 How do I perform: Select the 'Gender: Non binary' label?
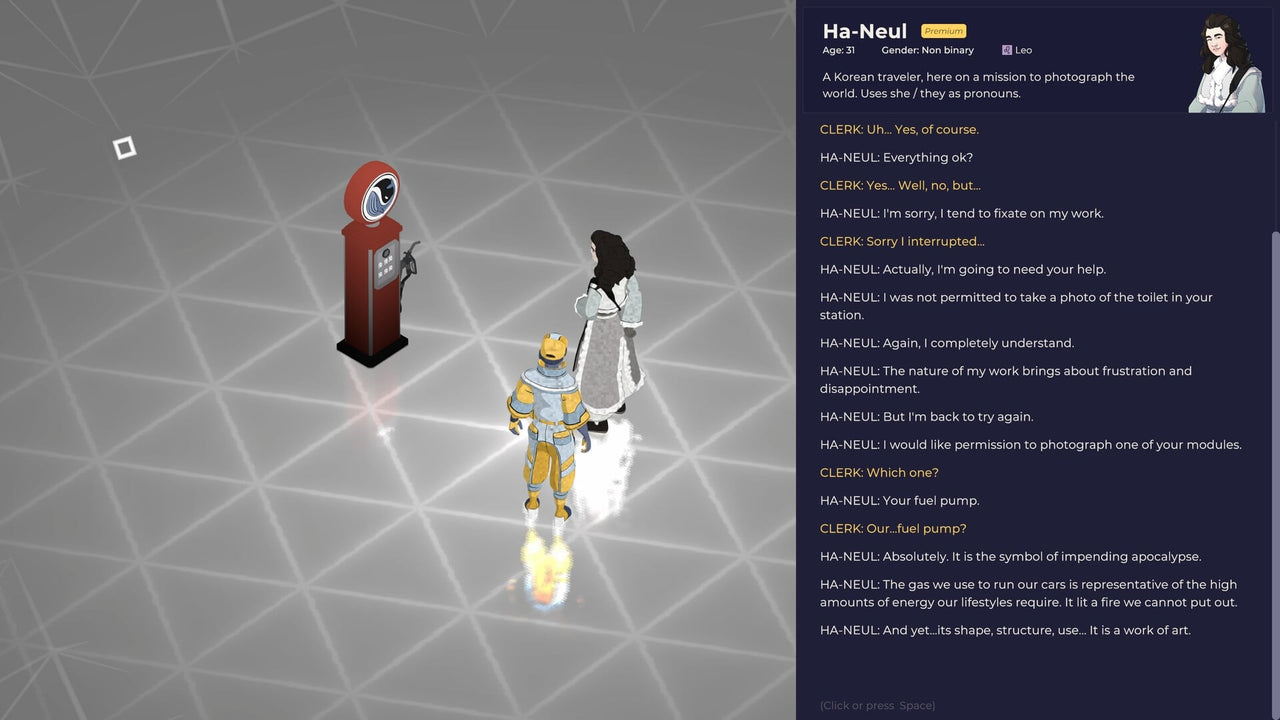tap(928, 50)
